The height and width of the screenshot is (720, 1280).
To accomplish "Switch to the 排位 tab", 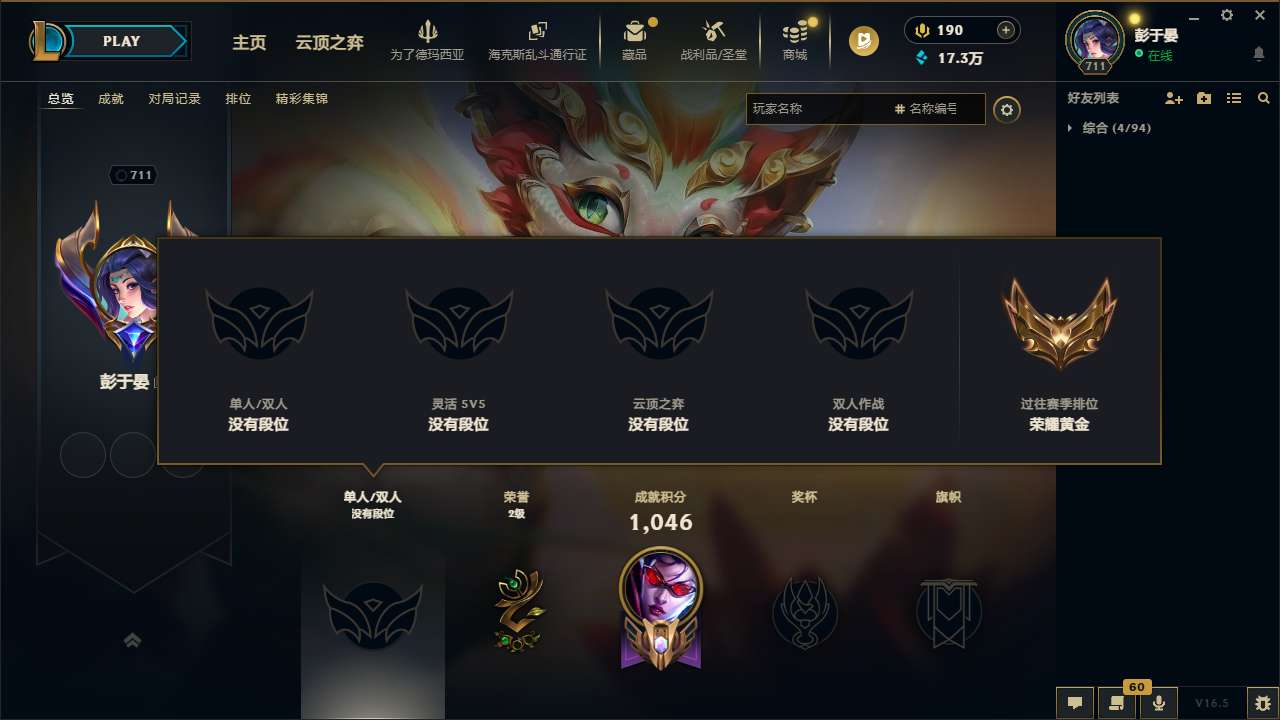I will click(239, 99).
